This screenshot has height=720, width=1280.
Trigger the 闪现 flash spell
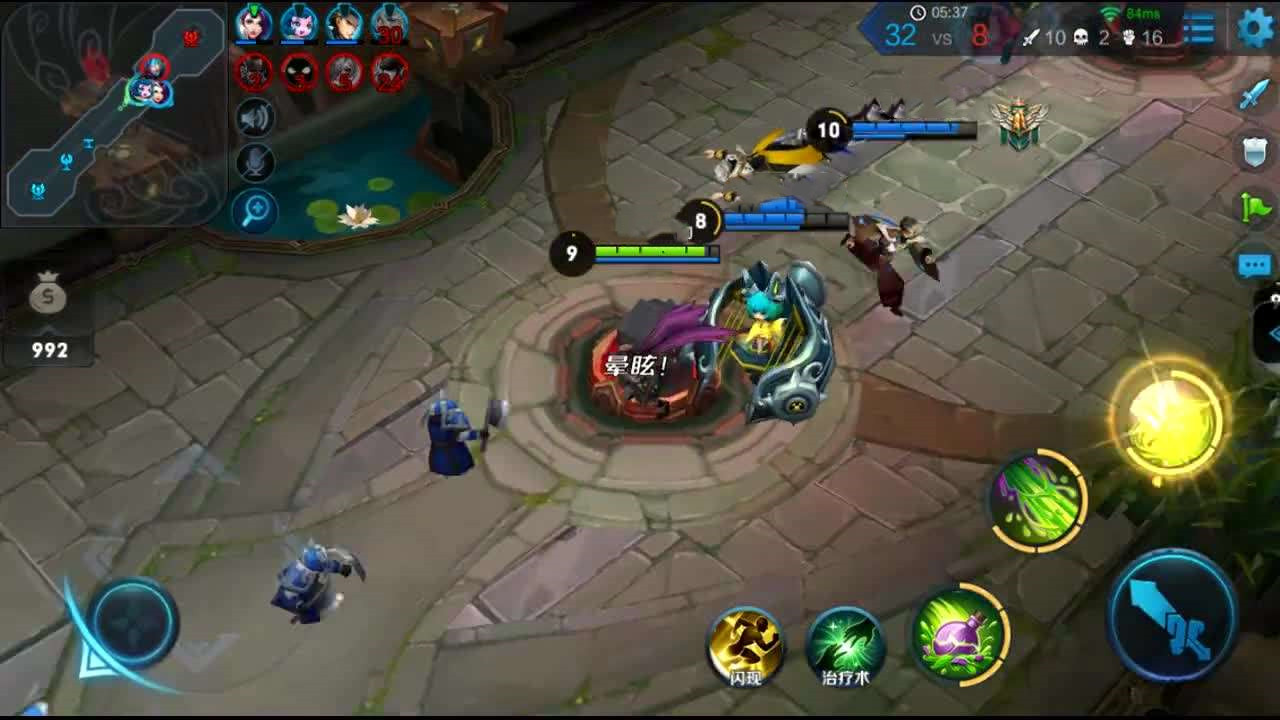[746, 645]
